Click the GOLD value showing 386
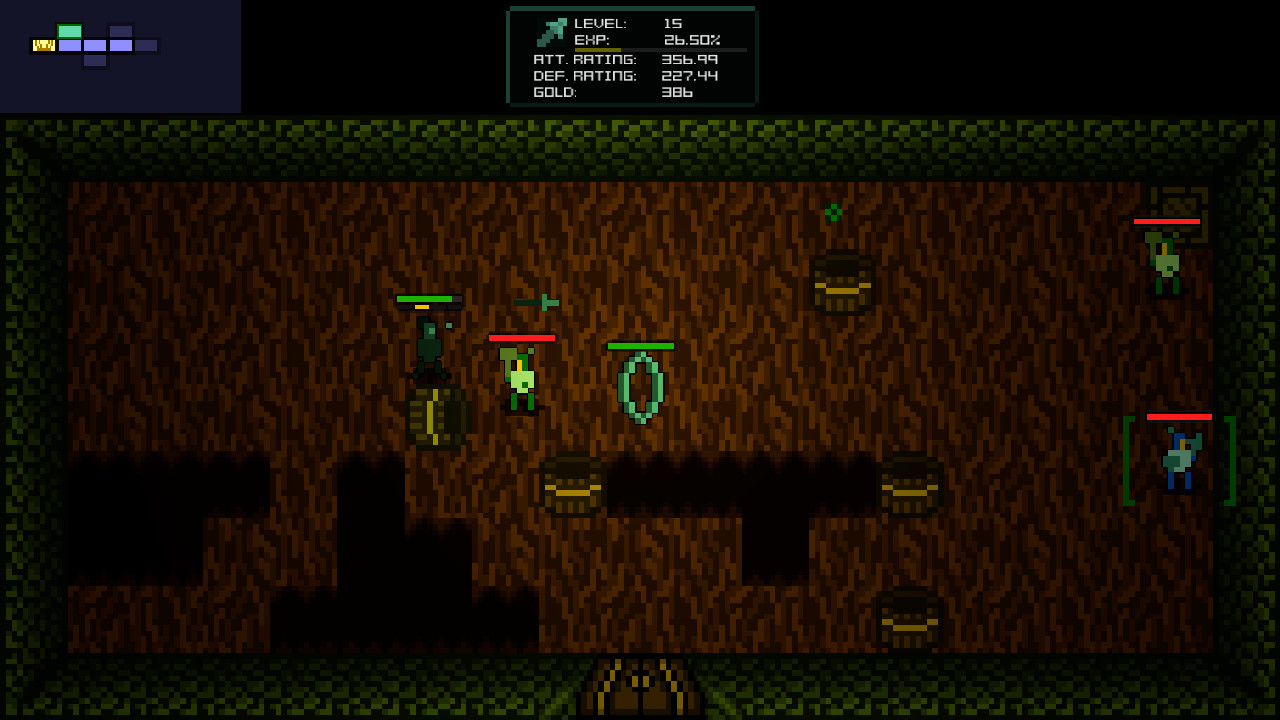The width and height of the screenshot is (1280, 720). click(x=676, y=92)
